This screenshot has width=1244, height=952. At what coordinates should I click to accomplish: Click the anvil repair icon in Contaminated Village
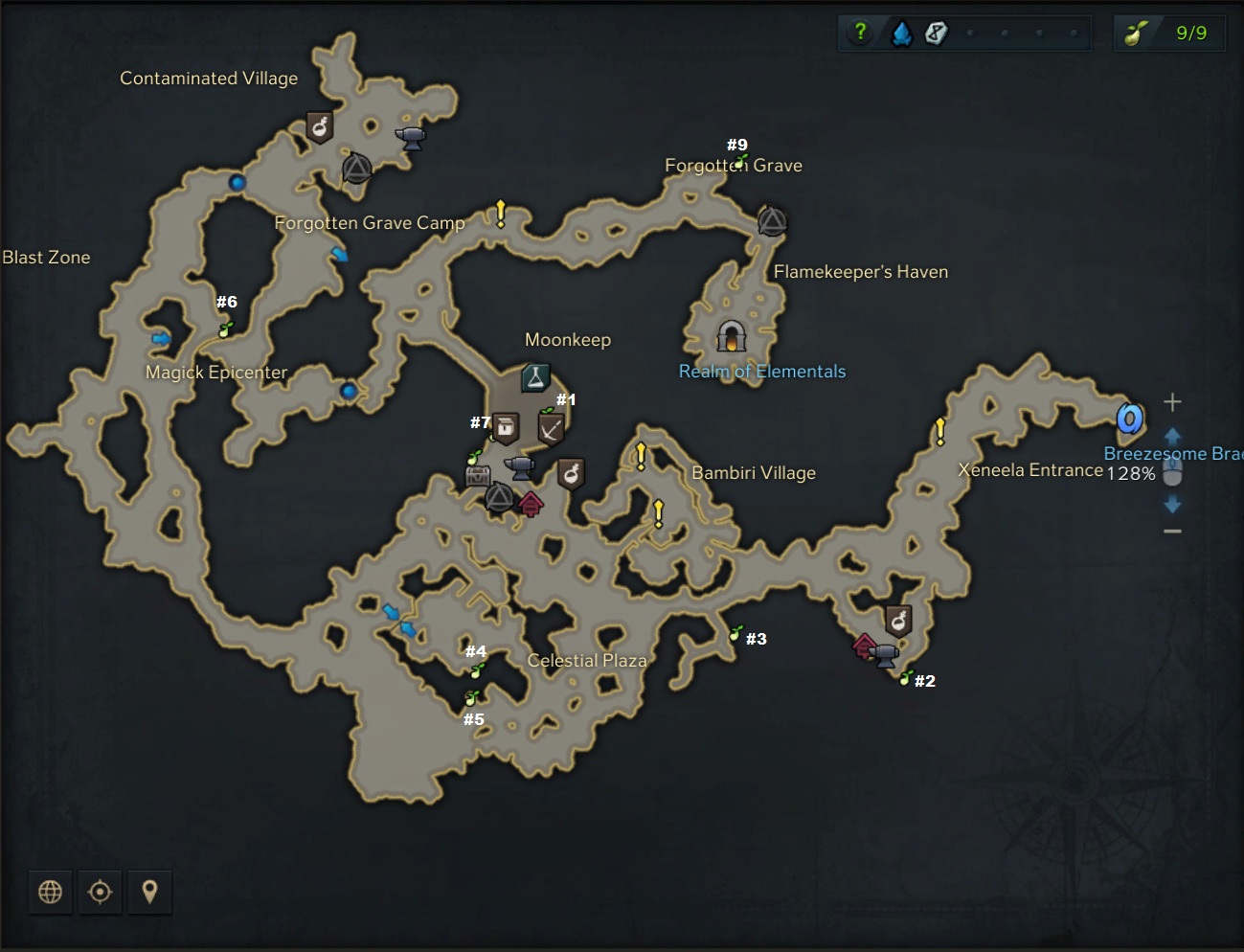click(411, 138)
